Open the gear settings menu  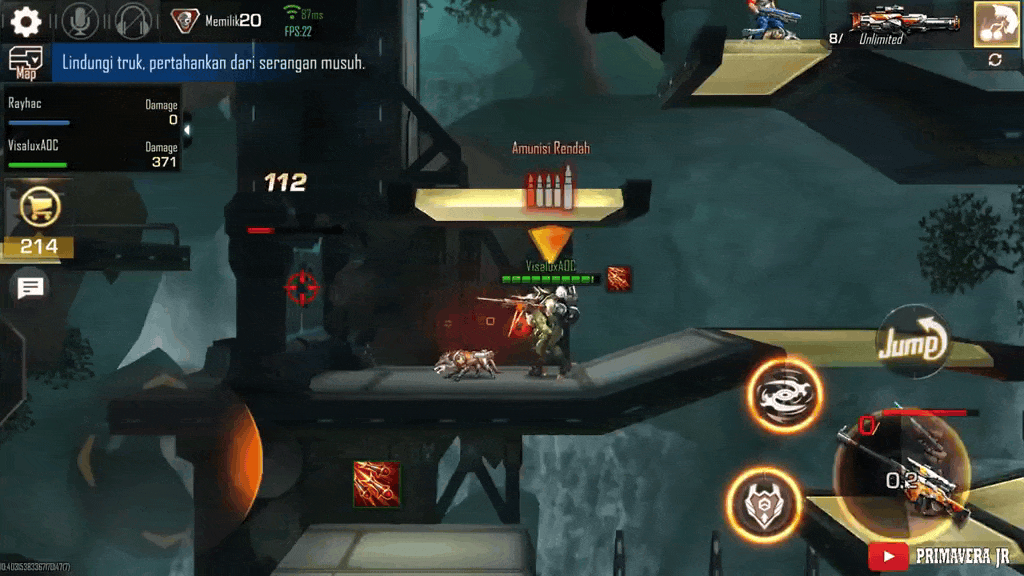pyautogui.click(x=25, y=20)
